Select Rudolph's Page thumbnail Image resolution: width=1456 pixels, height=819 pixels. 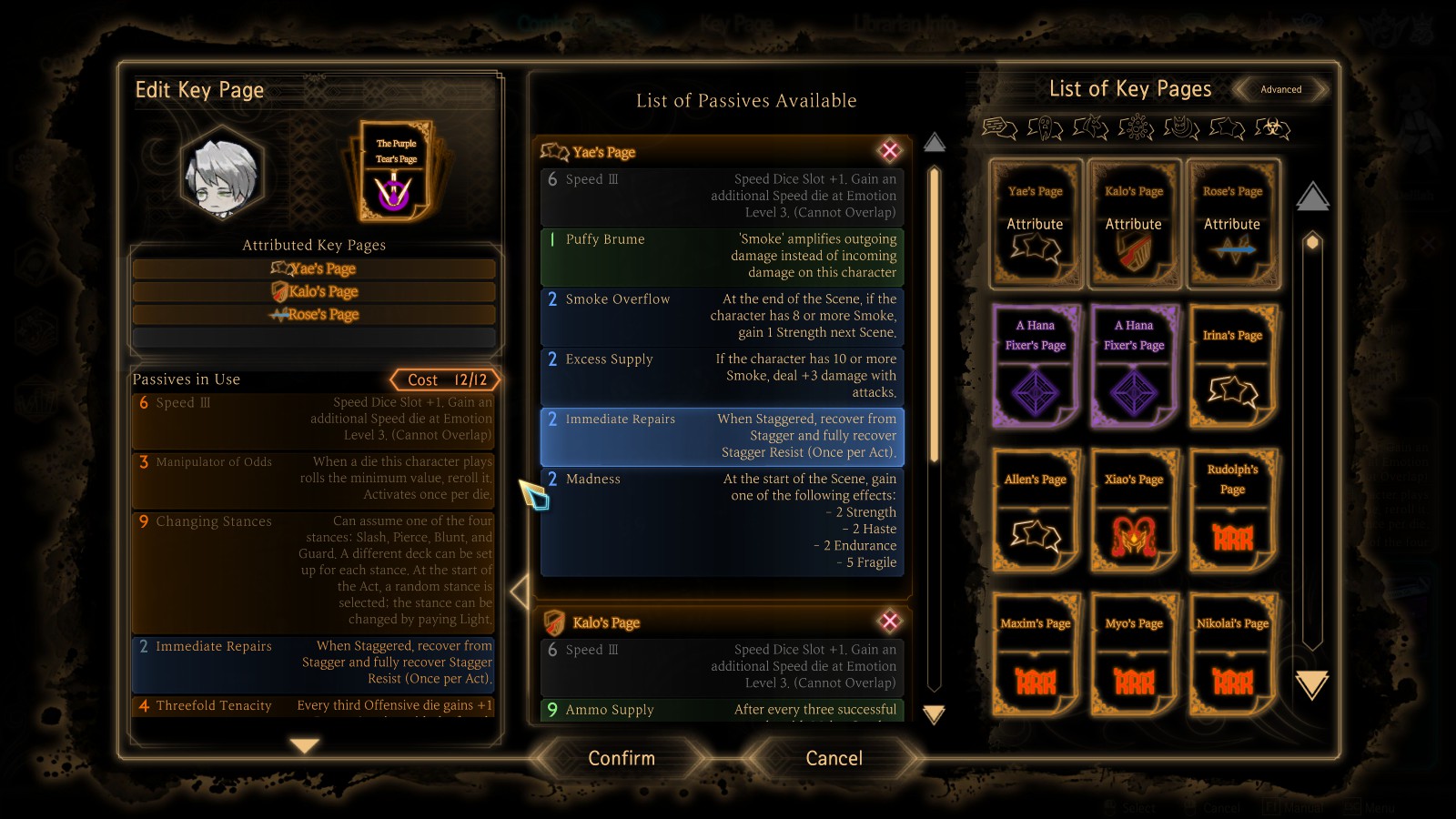(1233, 512)
